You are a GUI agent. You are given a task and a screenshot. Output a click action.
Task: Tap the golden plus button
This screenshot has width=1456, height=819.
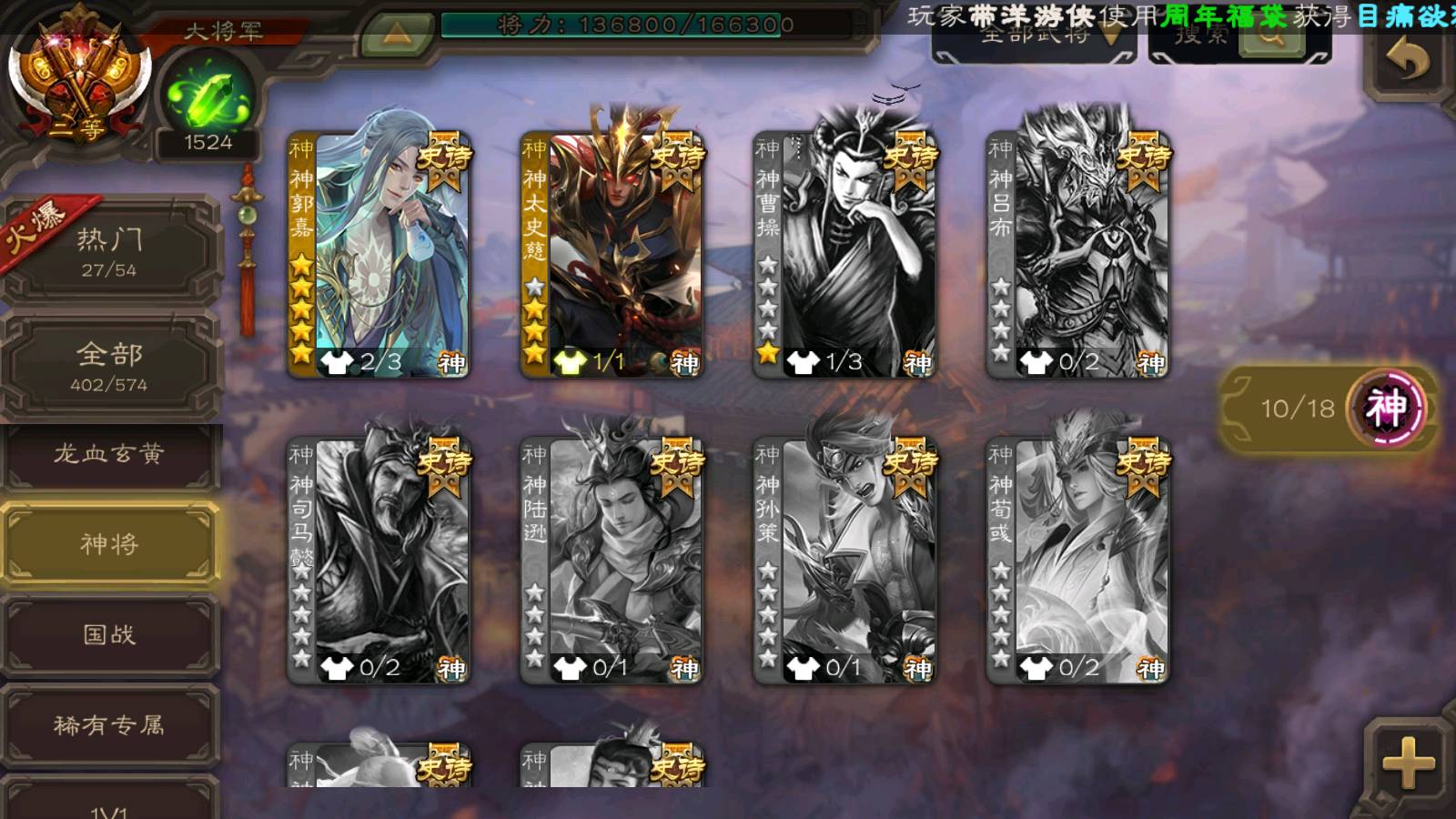point(1409,763)
